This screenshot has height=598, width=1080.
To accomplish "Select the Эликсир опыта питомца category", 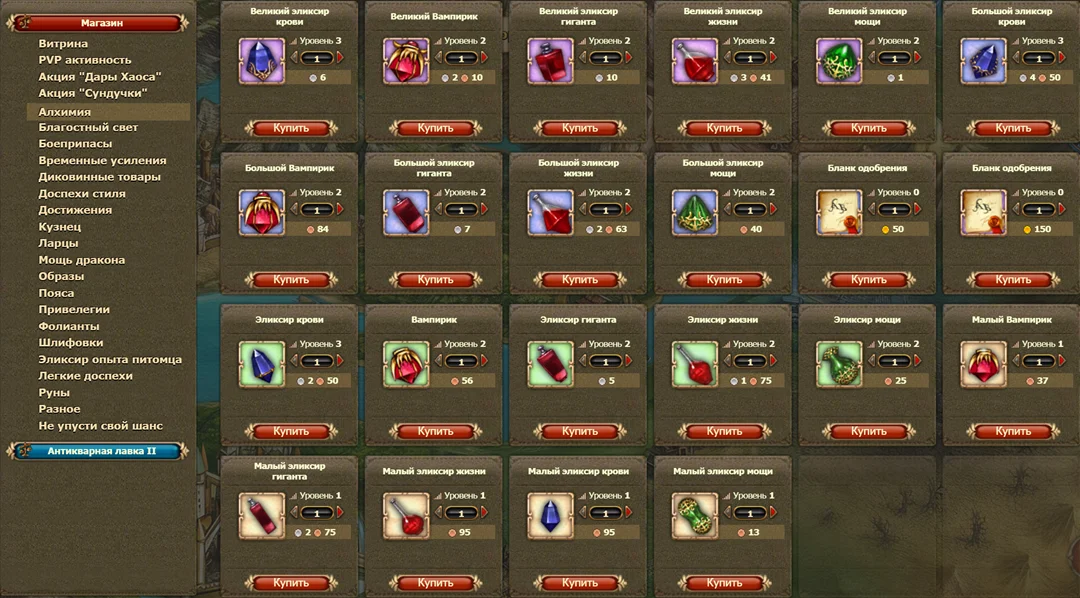I will (x=110, y=360).
